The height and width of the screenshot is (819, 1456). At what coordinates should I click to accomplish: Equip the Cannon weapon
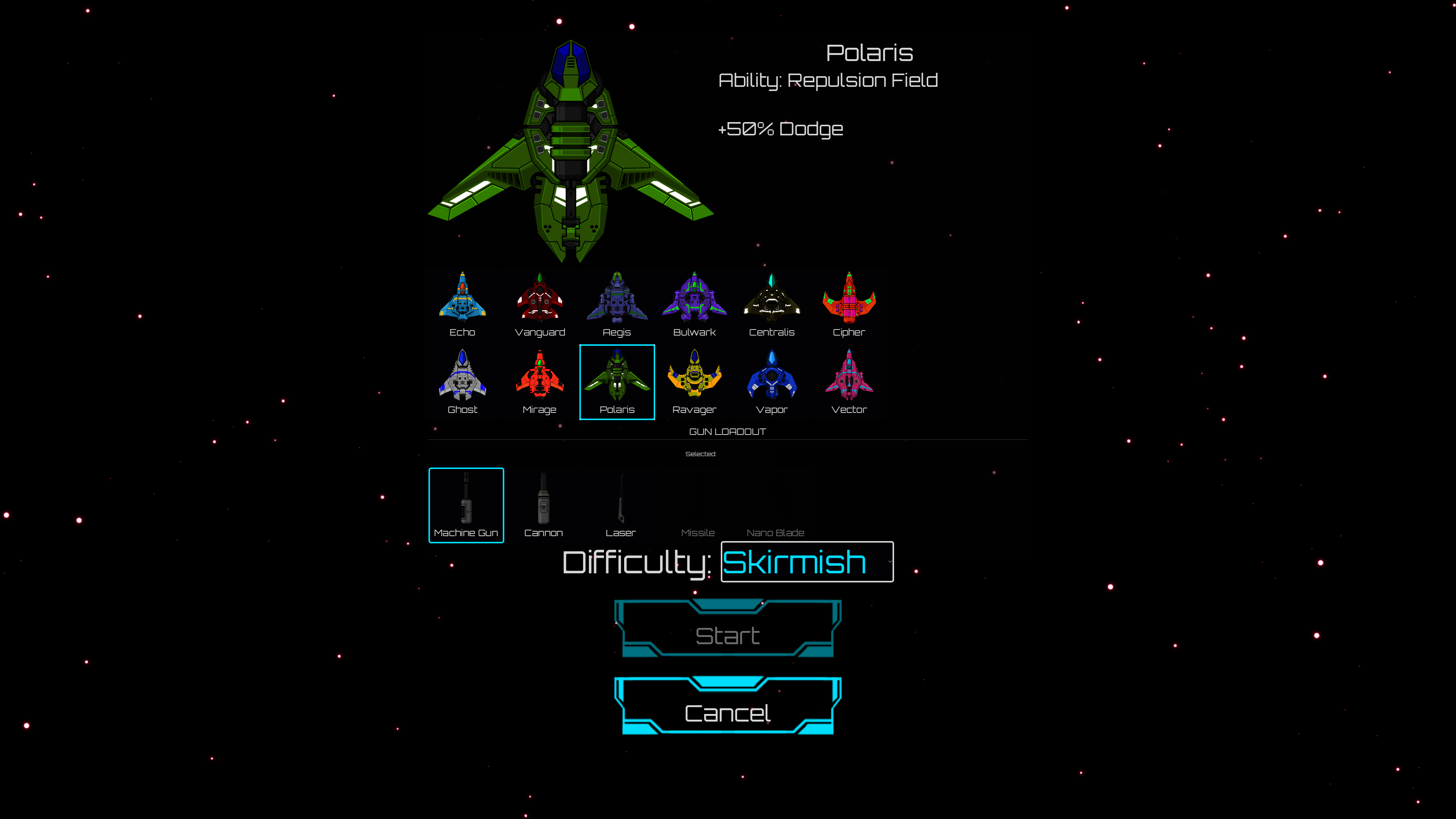(x=543, y=505)
